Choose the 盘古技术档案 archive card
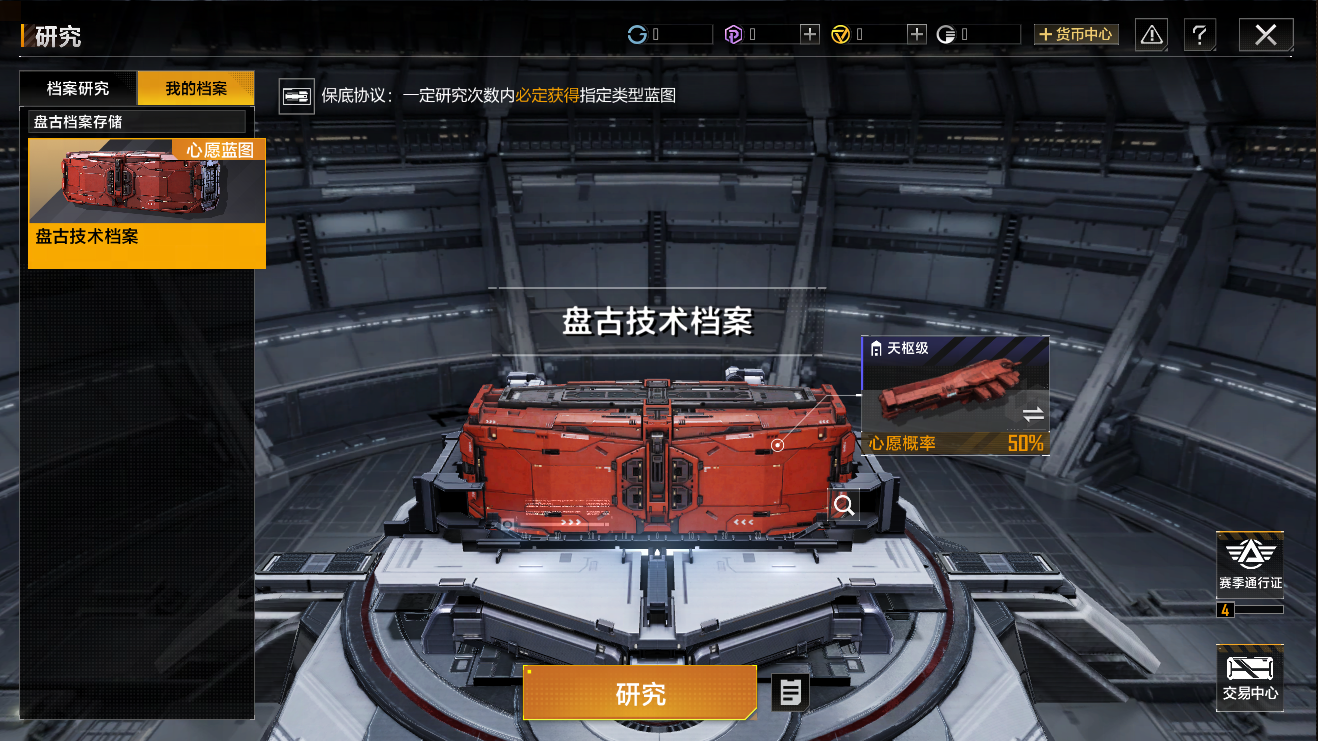Screen dimensions: 1318x741 pyautogui.click(x=147, y=203)
